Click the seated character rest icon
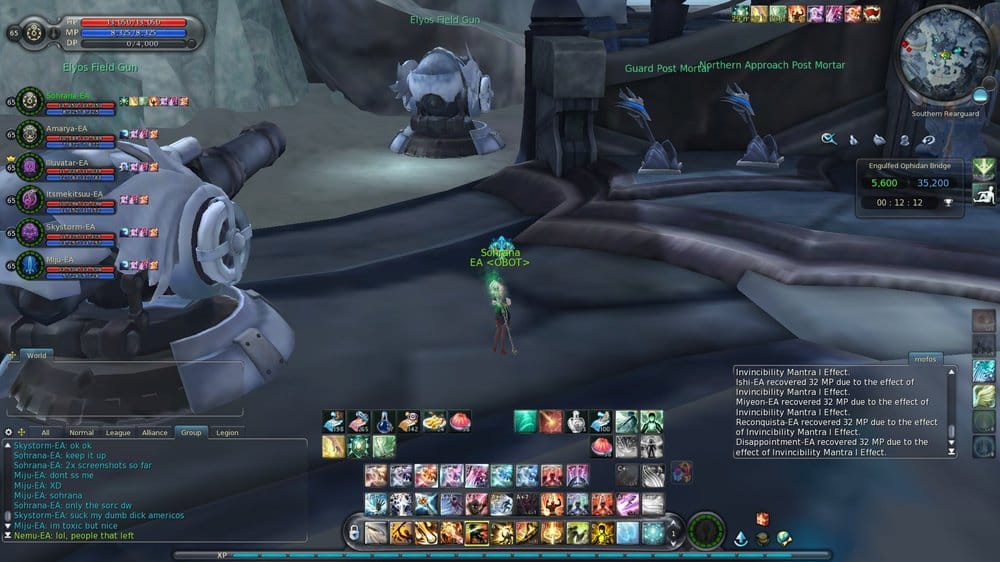Viewport: 1000px width, 562px height. click(x=984, y=193)
